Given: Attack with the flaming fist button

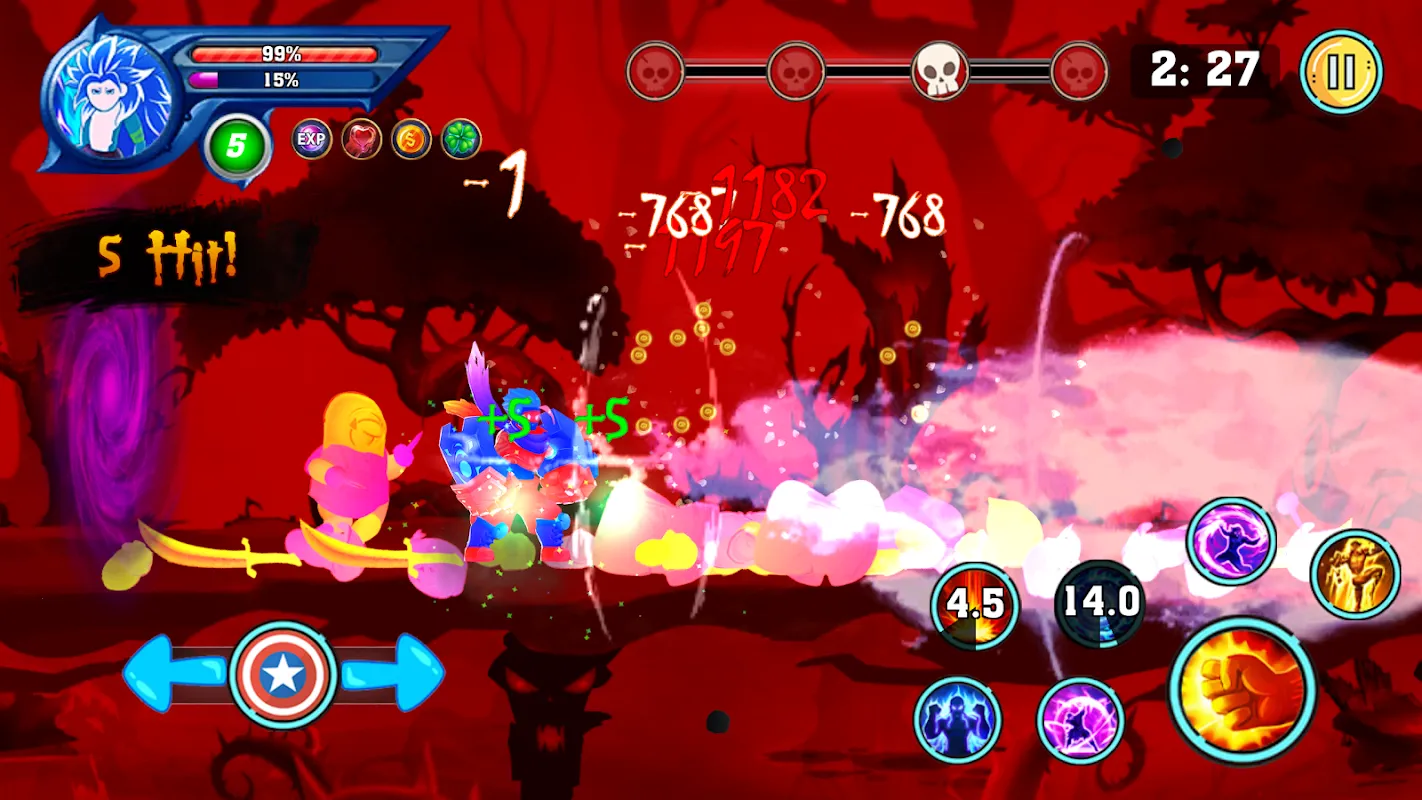Looking at the screenshot, I should [1242, 690].
